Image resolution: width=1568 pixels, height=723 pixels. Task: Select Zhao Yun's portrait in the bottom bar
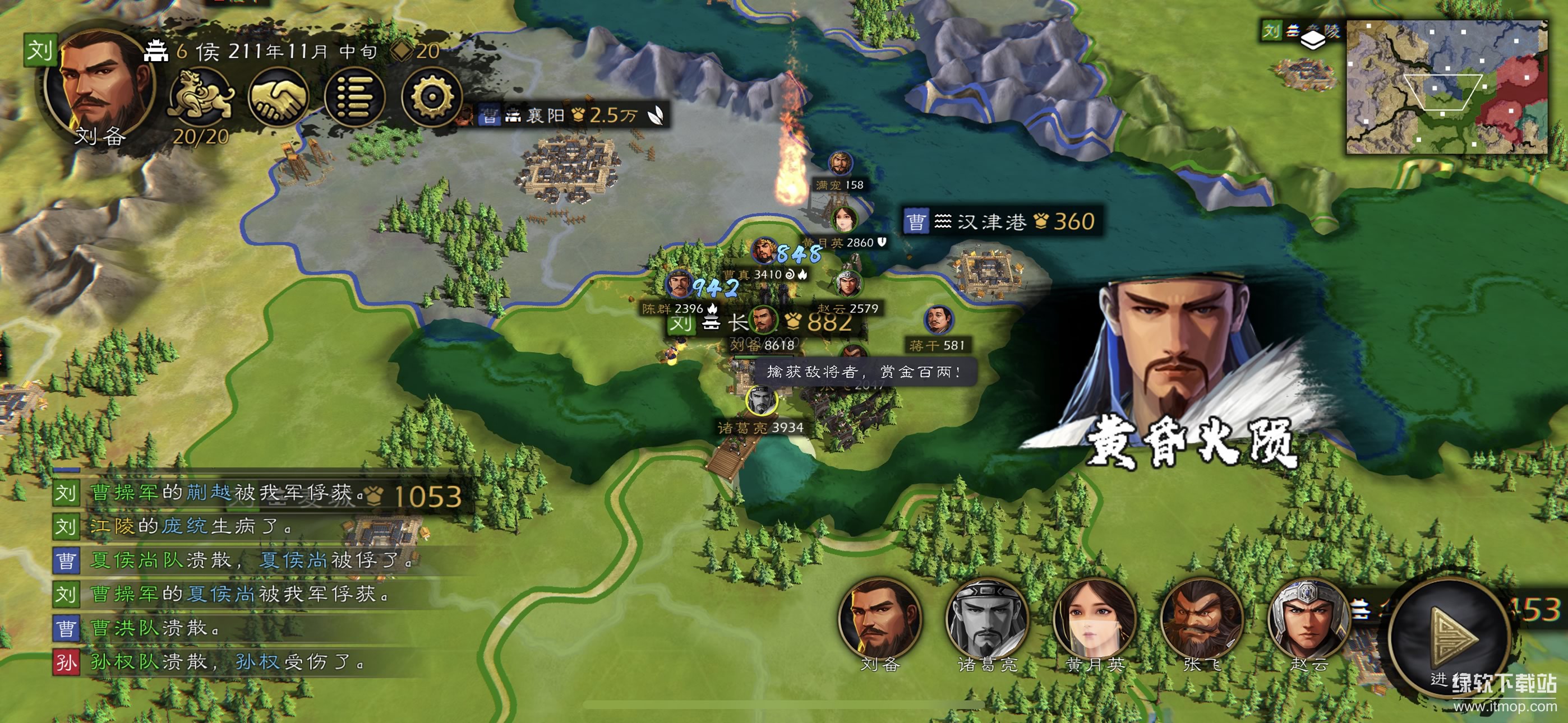(1307, 619)
